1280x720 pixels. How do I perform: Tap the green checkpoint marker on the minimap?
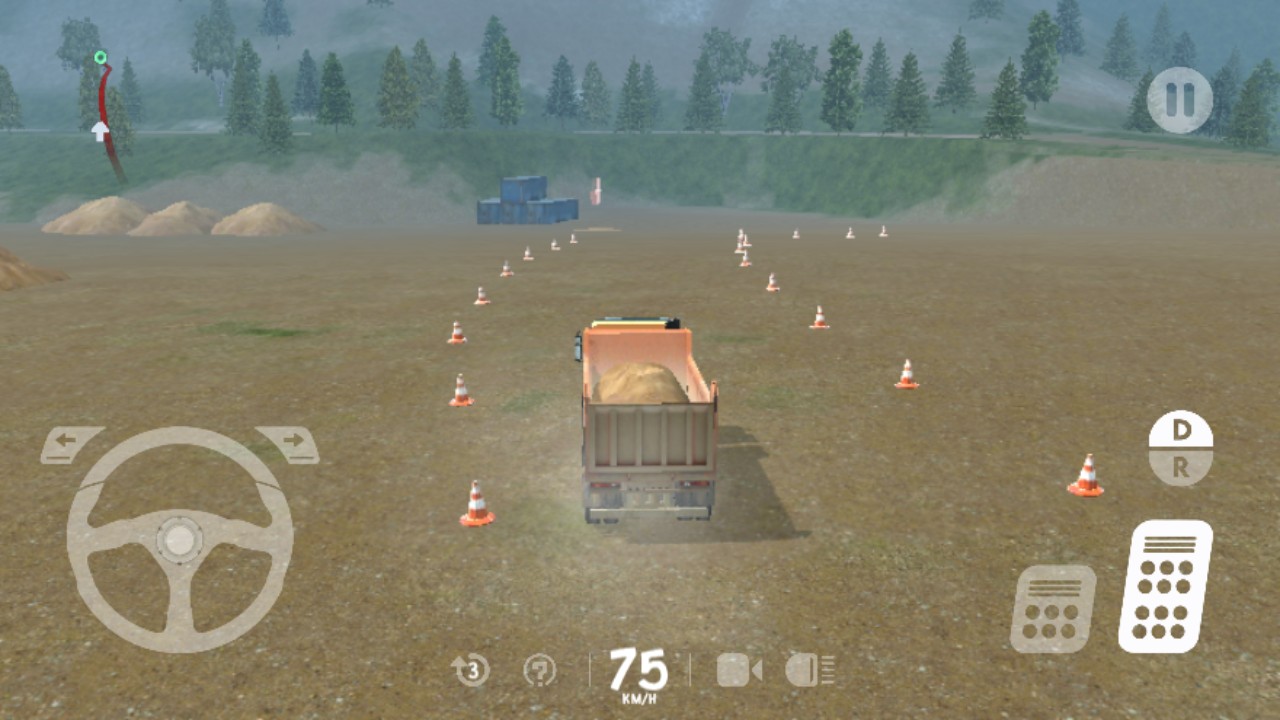[x=98, y=57]
